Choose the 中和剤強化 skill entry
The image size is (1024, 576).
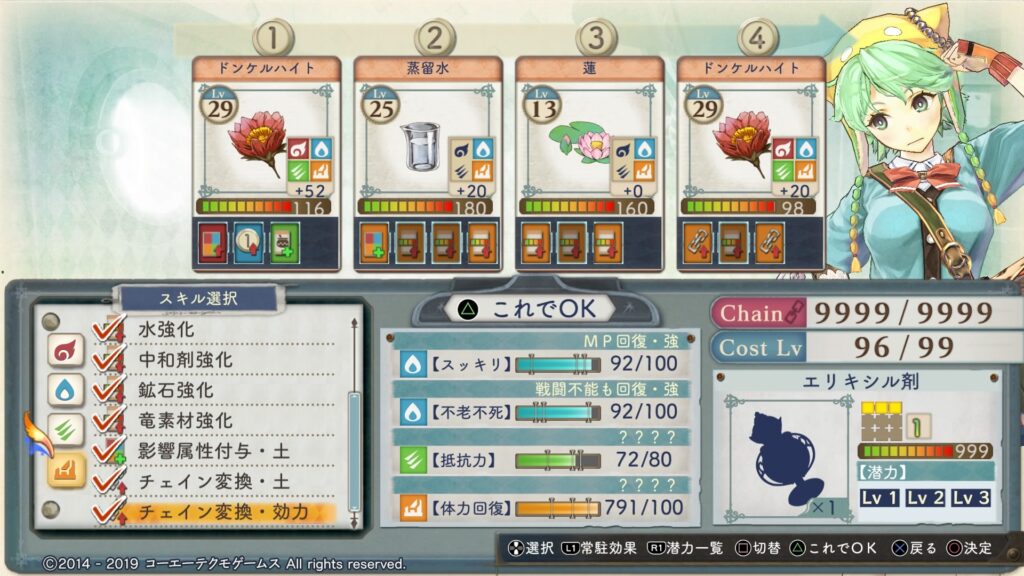coord(184,358)
